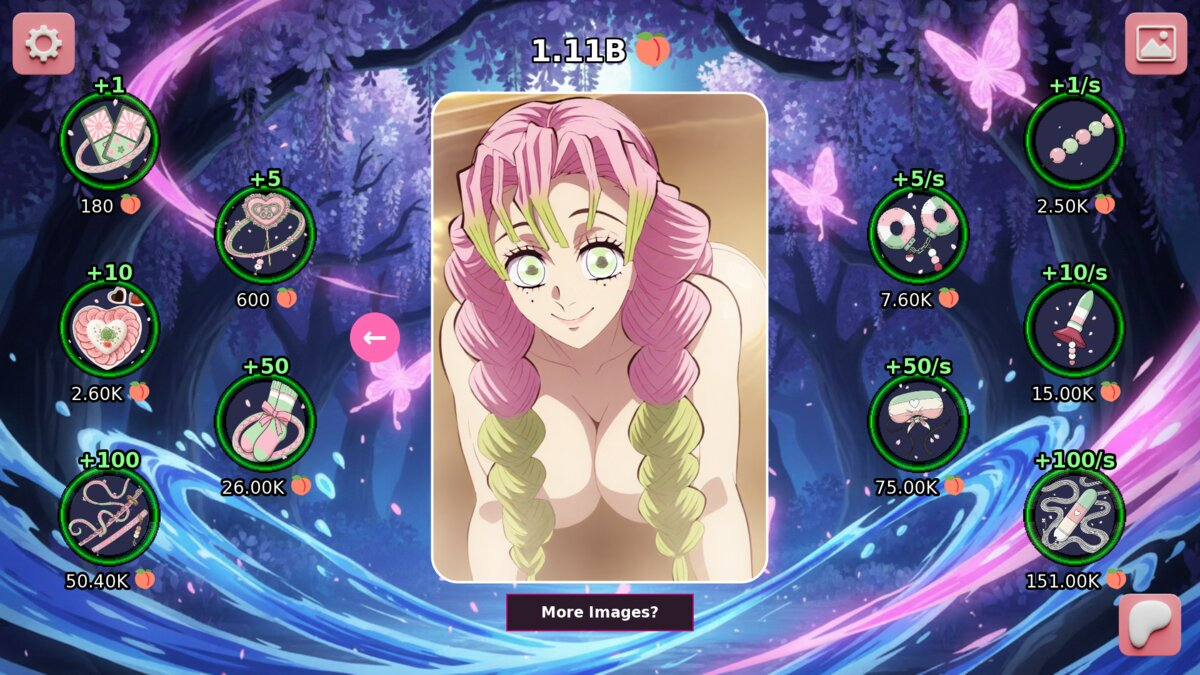Buy the +100 sword upgrade for 50.40K
The width and height of the screenshot is (1200, 675).
(109, 516)
